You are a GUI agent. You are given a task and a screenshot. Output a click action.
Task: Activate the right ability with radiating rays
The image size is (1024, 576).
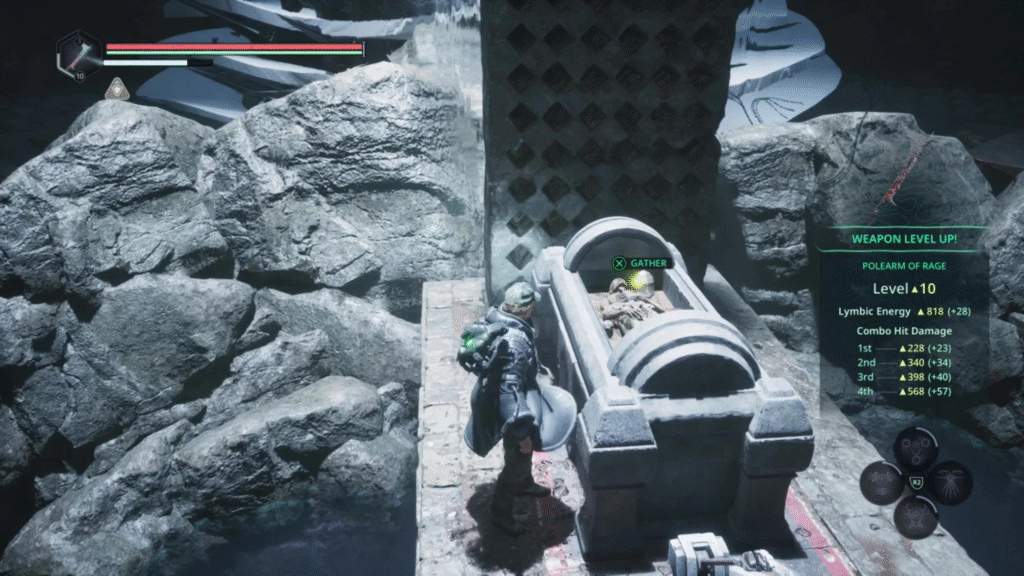(x=949, y=482)
